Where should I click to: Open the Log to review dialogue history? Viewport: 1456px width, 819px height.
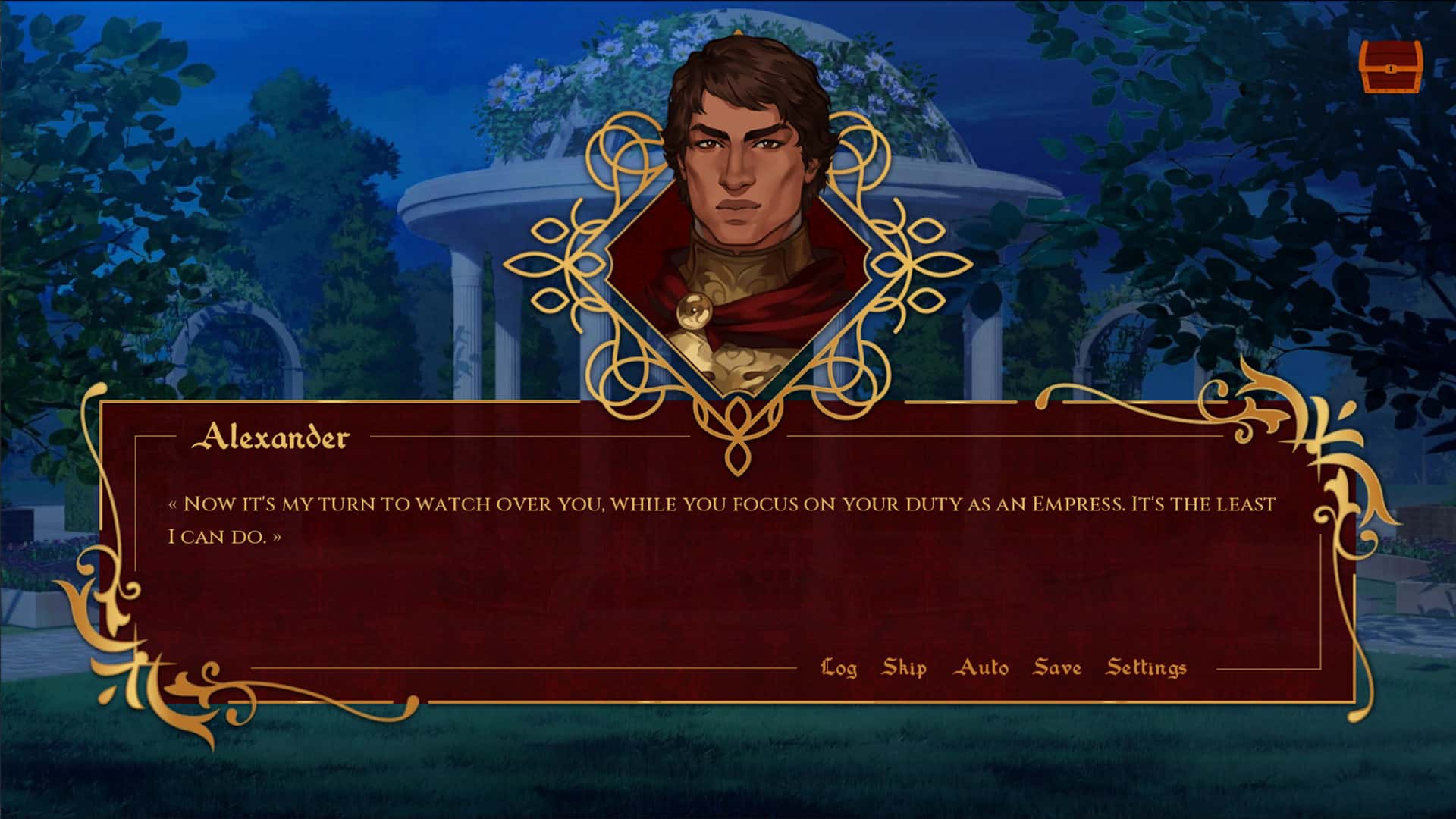click(x=839, y=668)
